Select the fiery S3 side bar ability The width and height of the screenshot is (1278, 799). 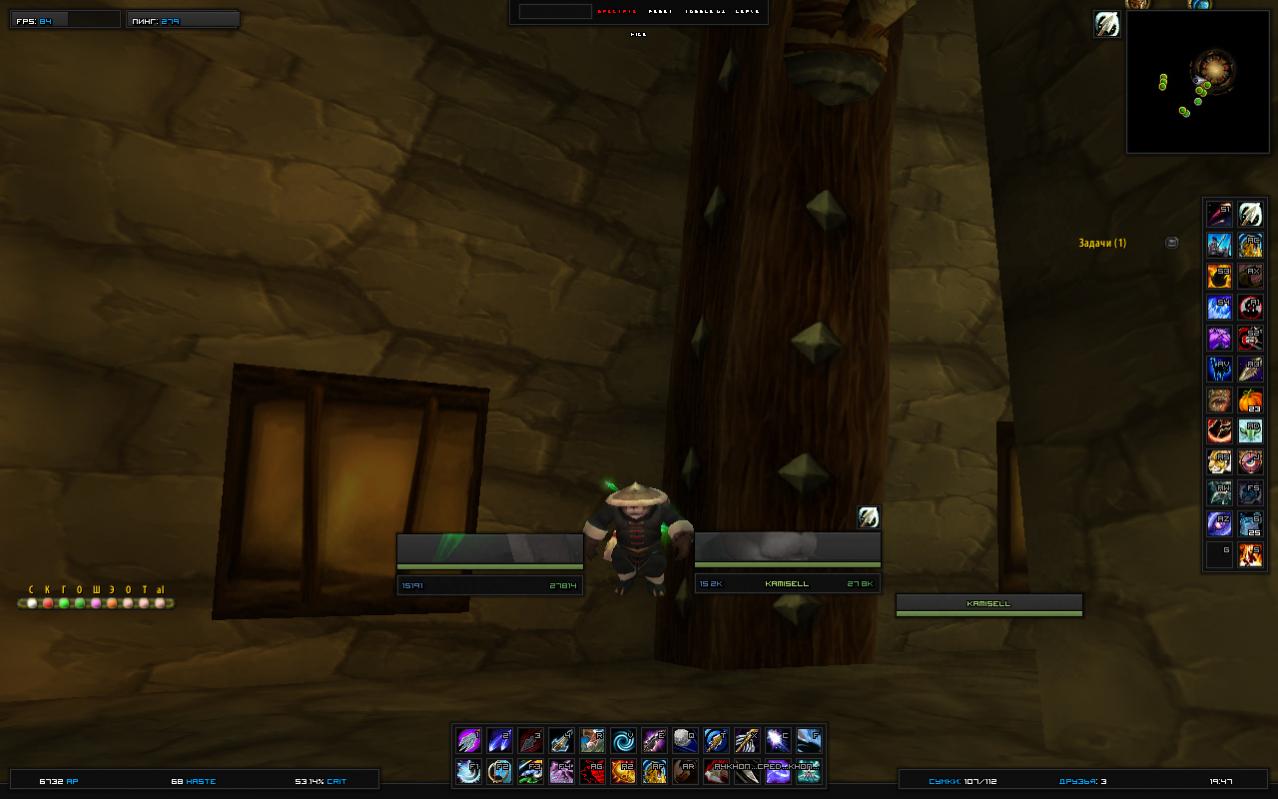1219,276
